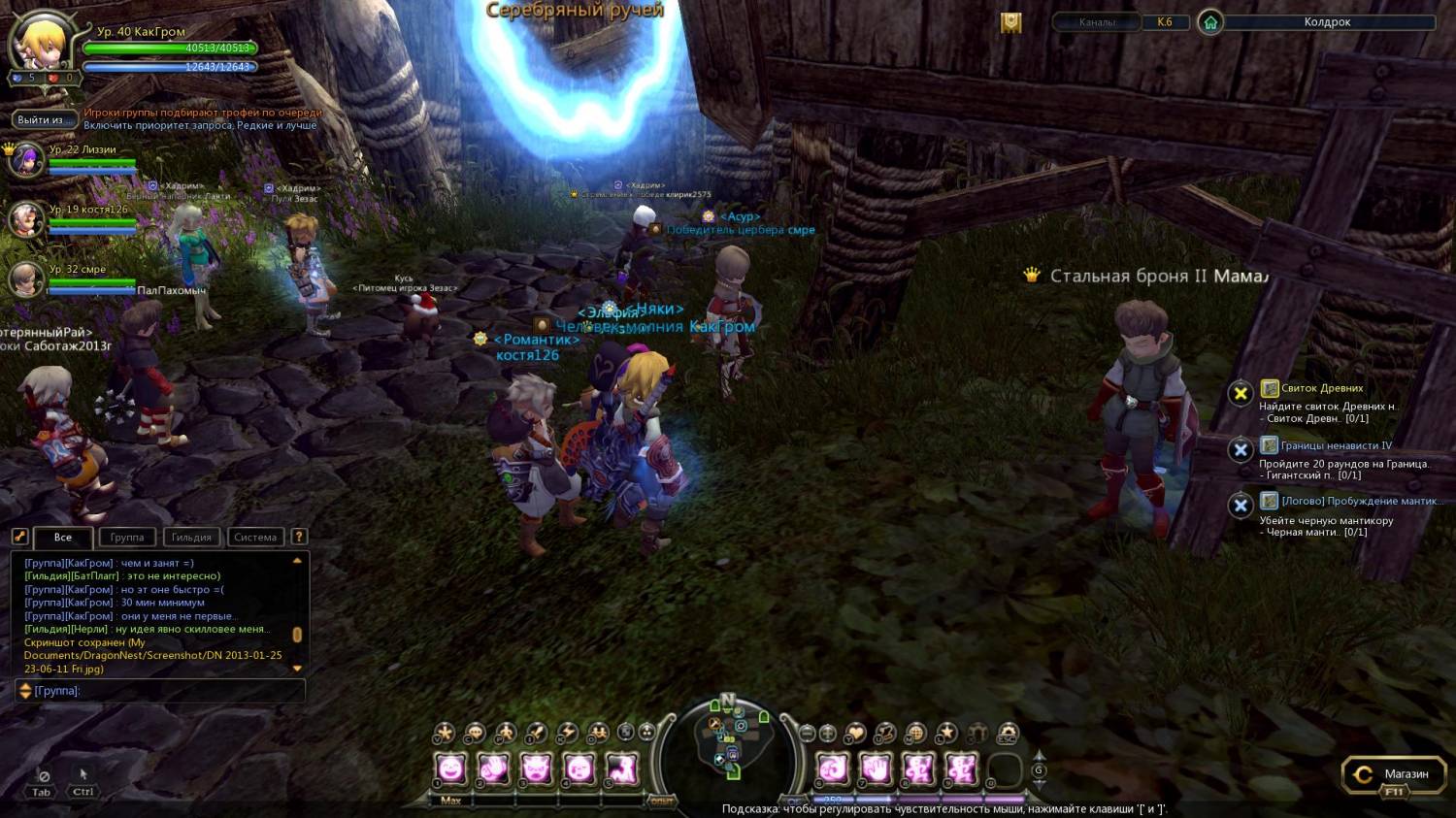
Task: Select party member костя126's portrait
Action: click(x=26, y=219)
